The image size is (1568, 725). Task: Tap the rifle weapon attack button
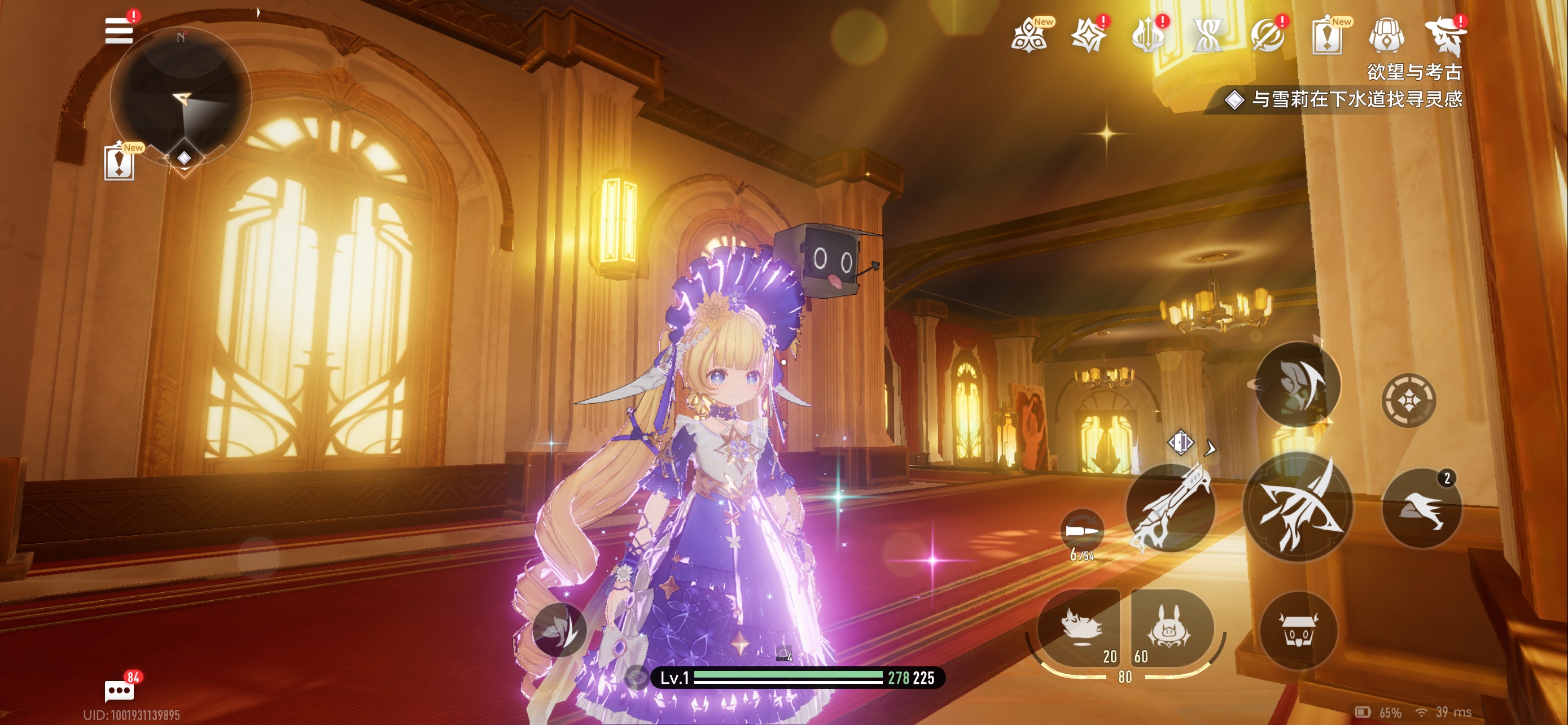pos(1171,508)
